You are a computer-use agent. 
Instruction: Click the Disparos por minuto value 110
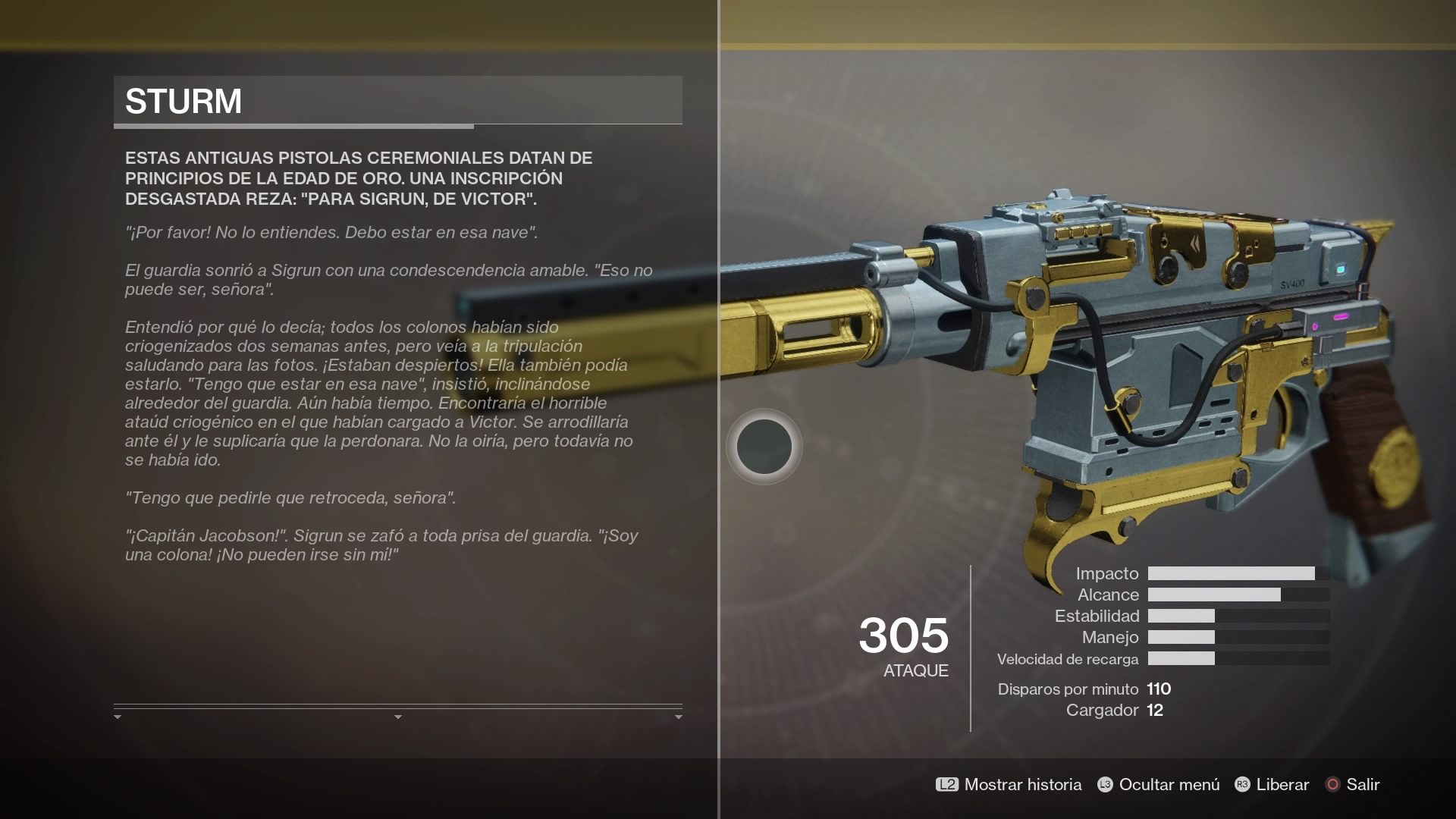pos(1159,689)
